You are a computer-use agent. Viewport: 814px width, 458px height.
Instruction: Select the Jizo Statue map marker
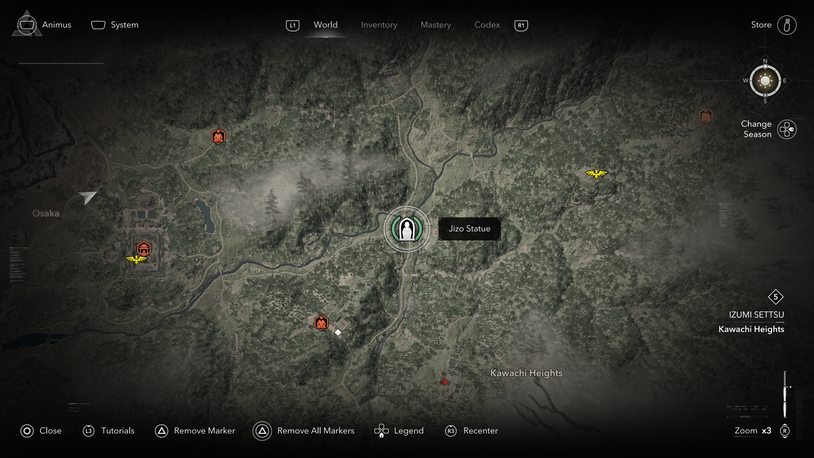(x=407, y=229)
